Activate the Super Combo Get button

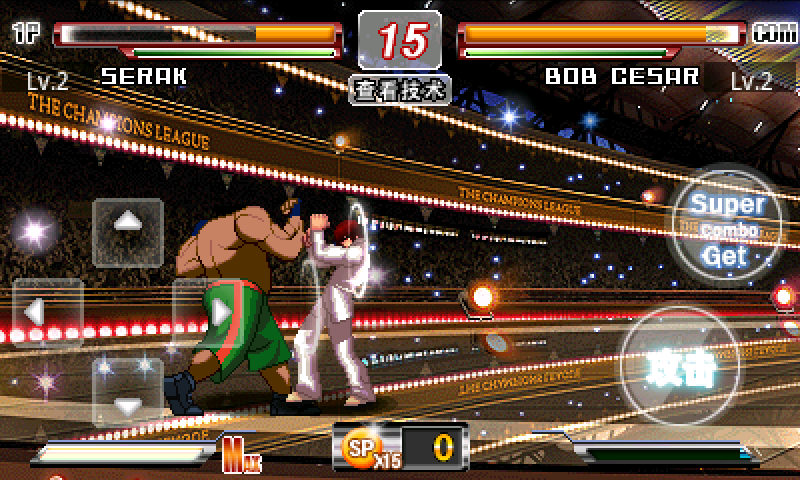pos(727,230)
